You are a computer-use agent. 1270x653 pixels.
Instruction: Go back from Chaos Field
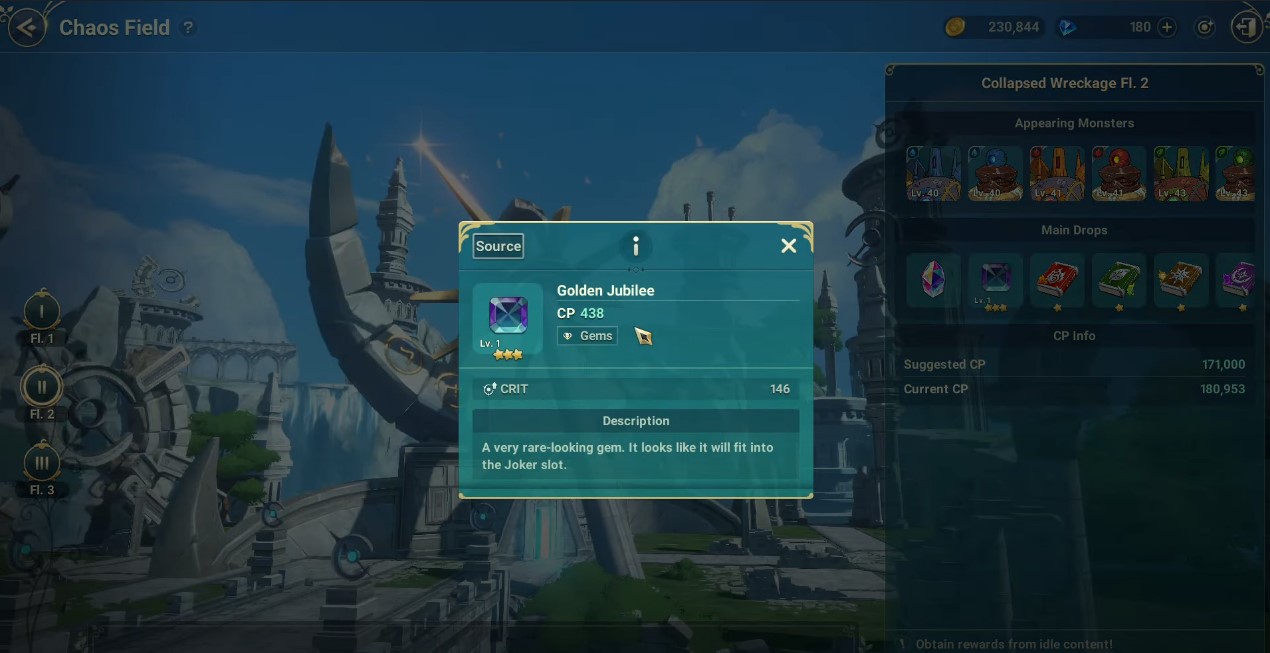(x=27, y=27)
